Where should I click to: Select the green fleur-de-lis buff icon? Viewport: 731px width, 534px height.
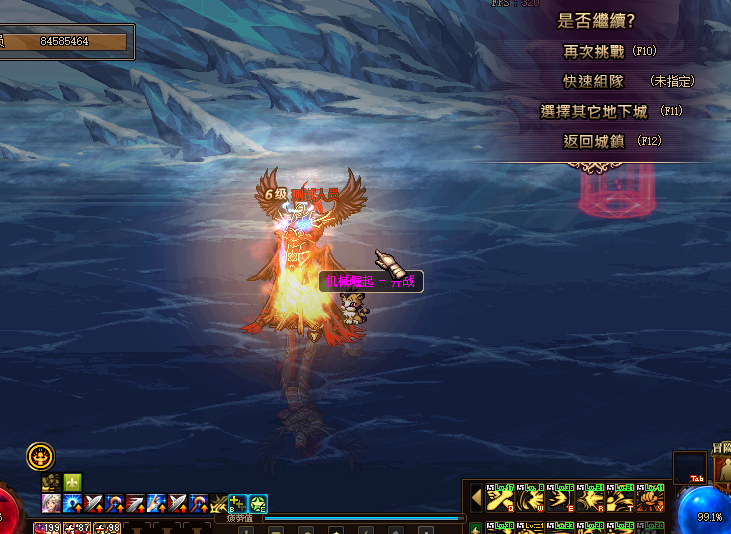(x=72, y=483)
